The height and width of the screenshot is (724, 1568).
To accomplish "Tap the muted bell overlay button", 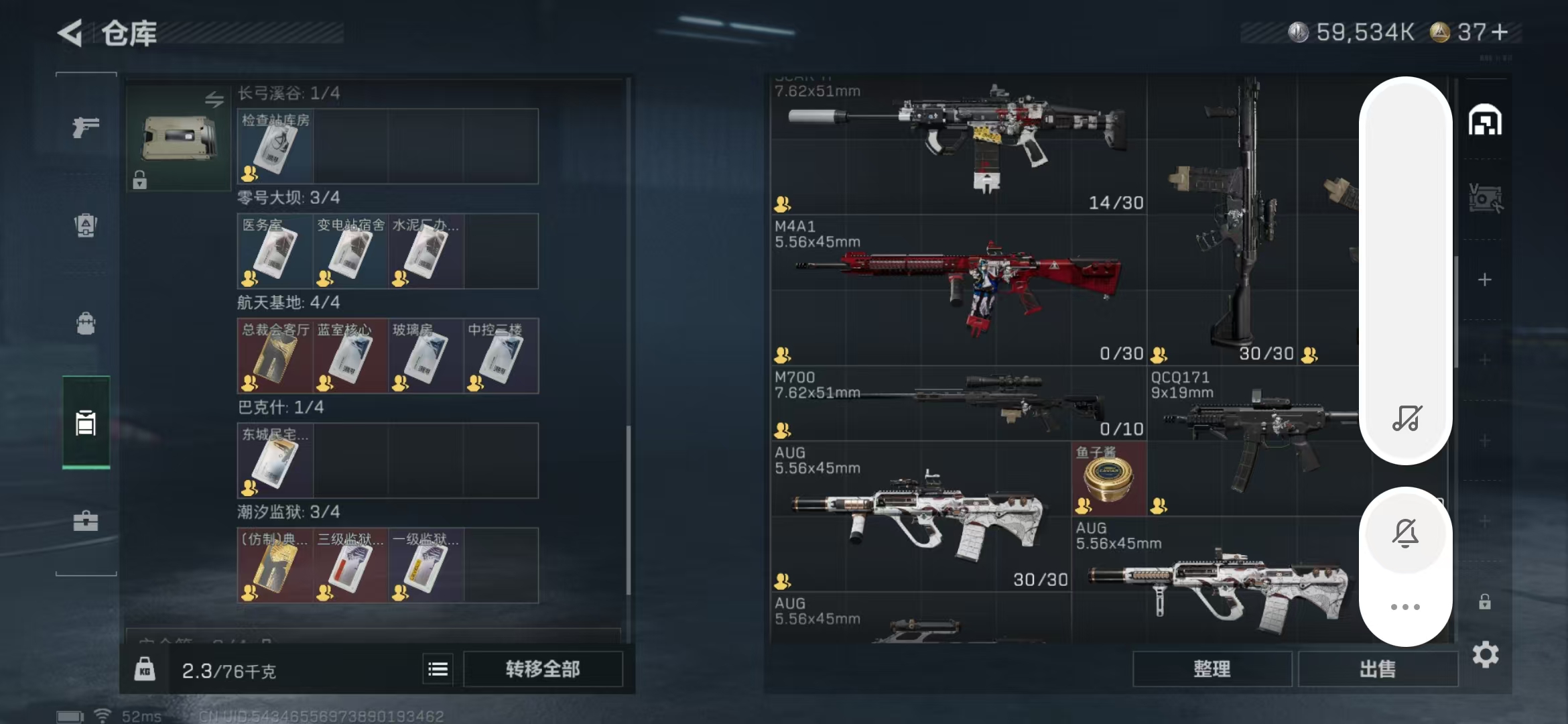I will click(1405, 534).
